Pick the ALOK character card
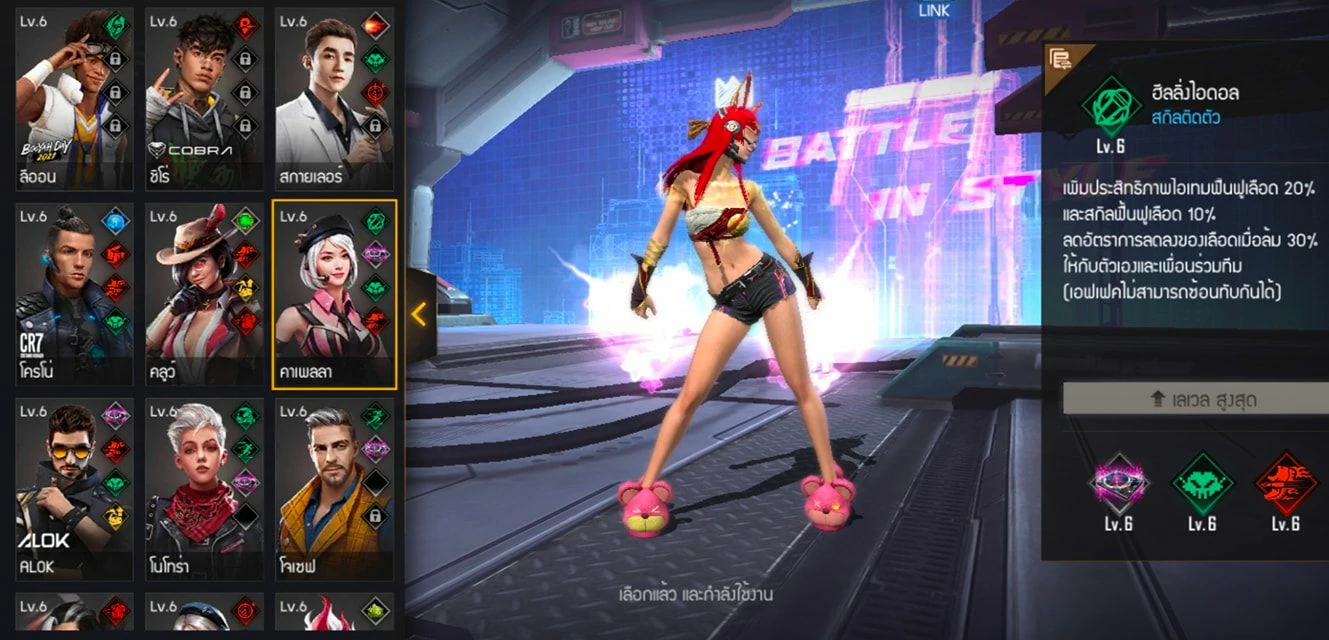The width and height of the screenshot is (1329, 640). [70, 490]
